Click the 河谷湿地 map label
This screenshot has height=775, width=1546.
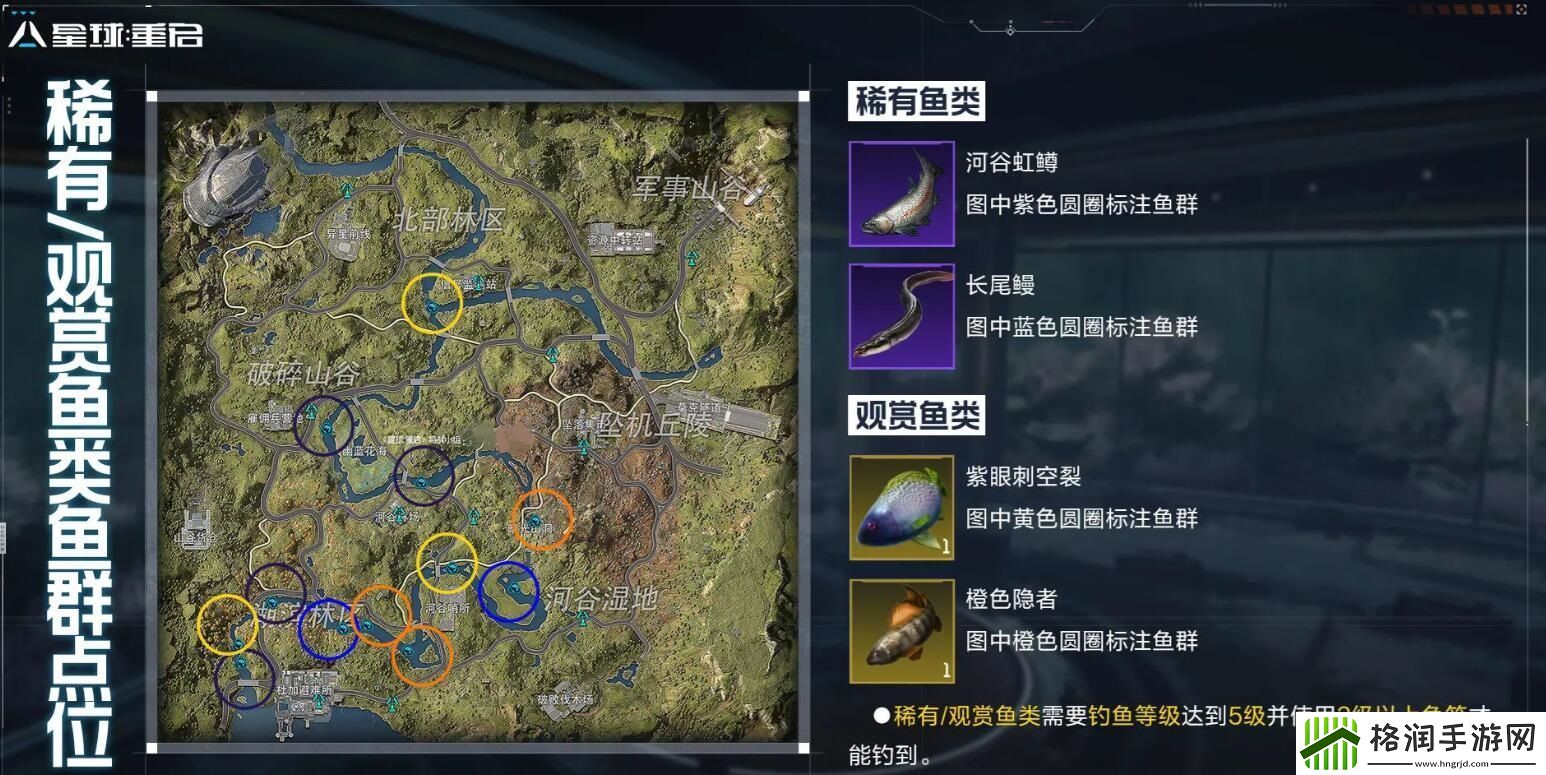tap(599, 598)
